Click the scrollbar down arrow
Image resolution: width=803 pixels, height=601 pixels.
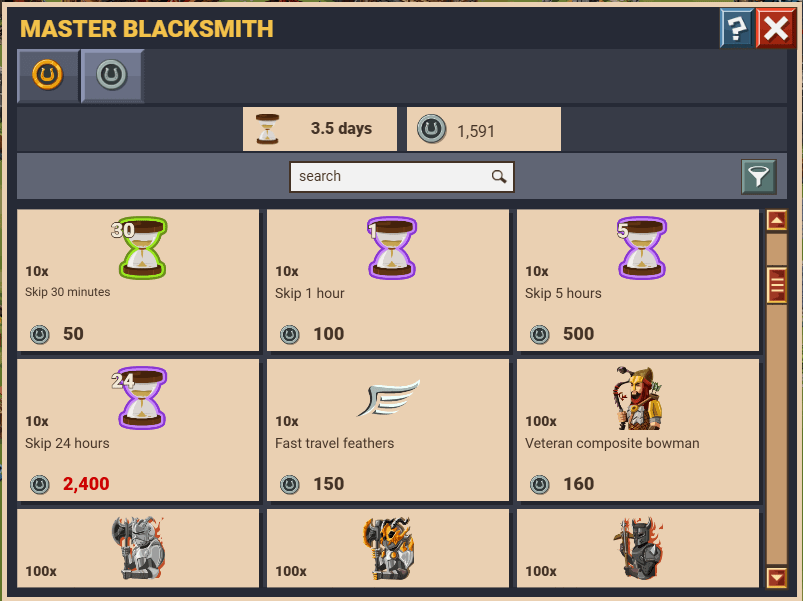click(777, 577)
